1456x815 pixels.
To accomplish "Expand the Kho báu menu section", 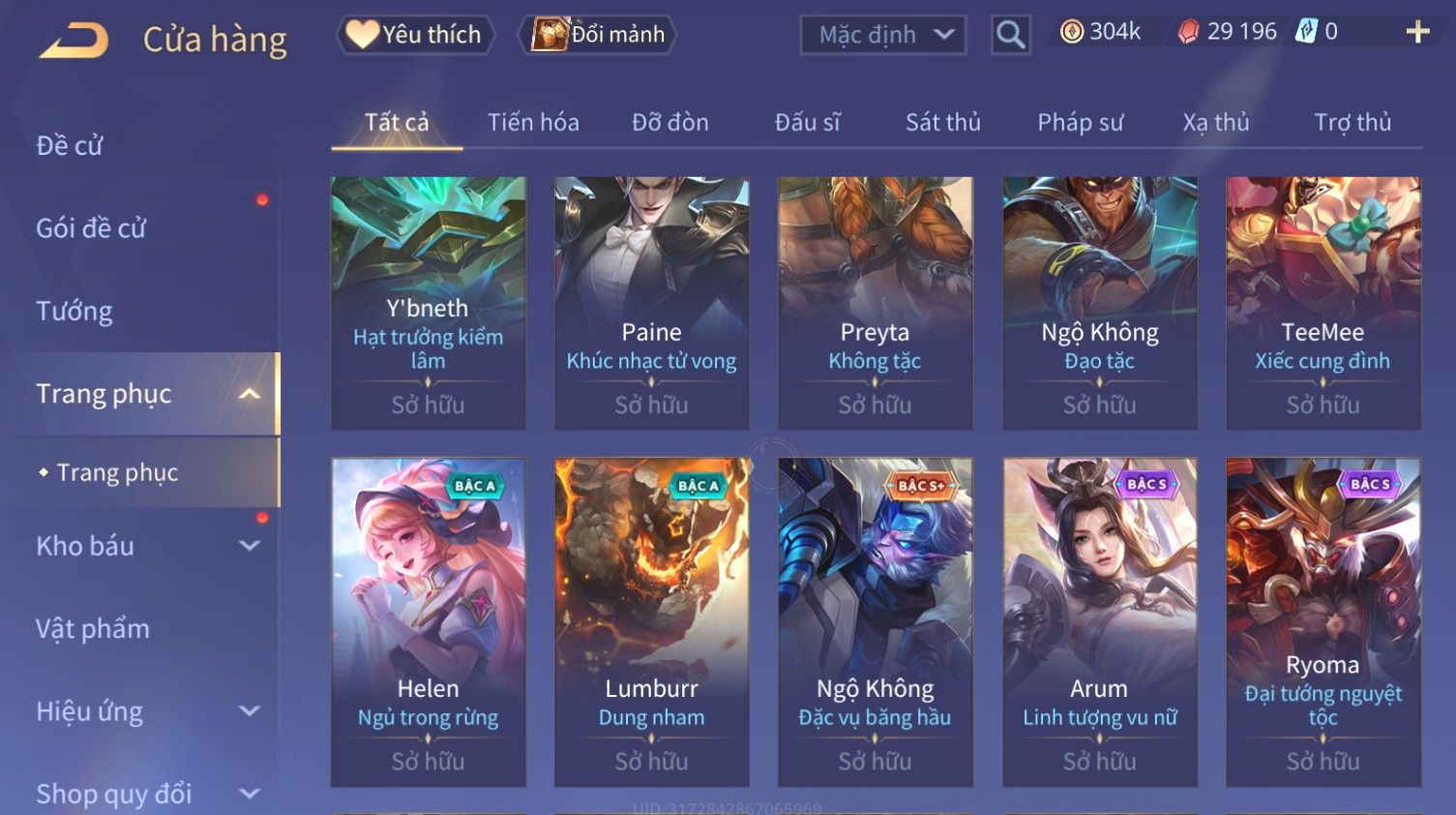I will [x=145, y=546].
